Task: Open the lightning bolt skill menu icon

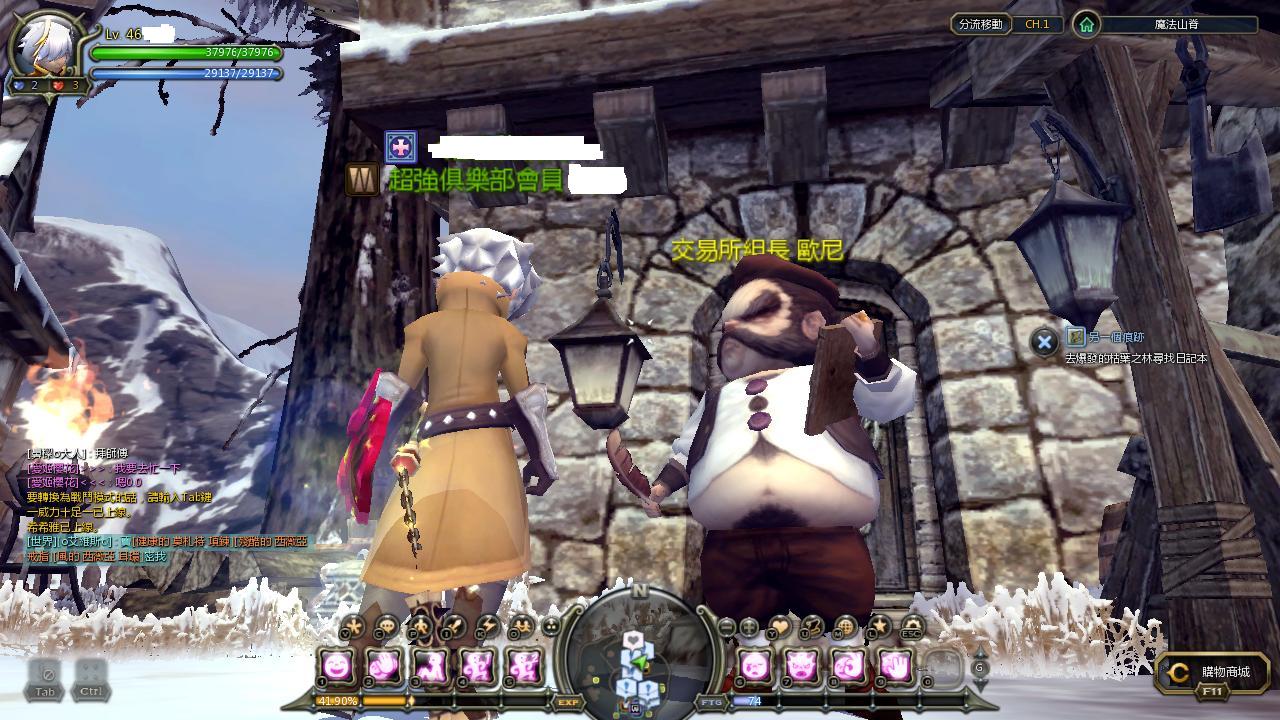Action: [x=487, y=627]
